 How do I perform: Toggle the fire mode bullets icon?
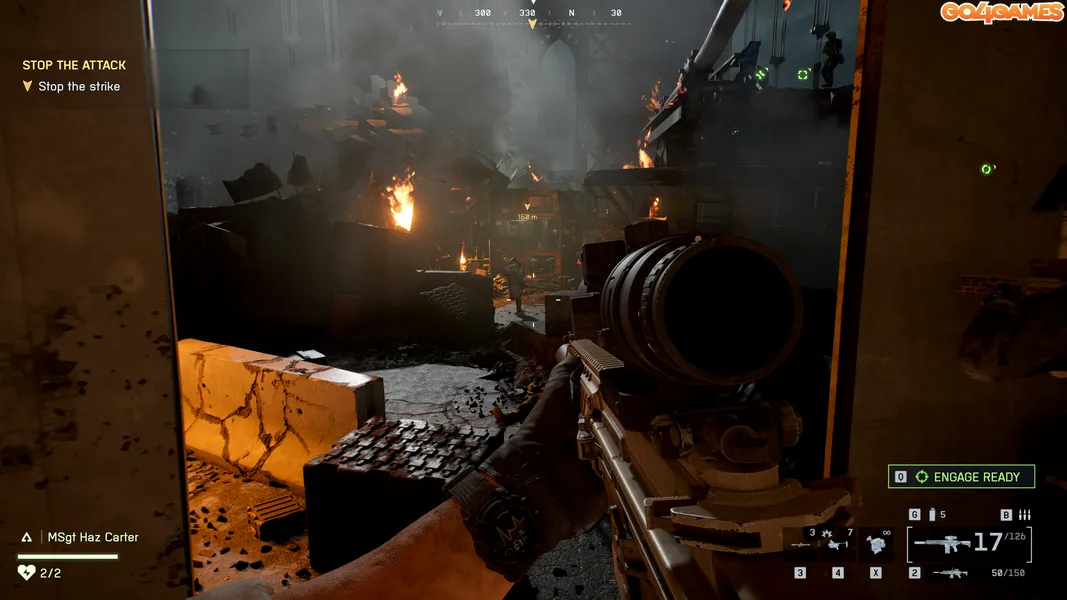click(x=1024, y=514)
